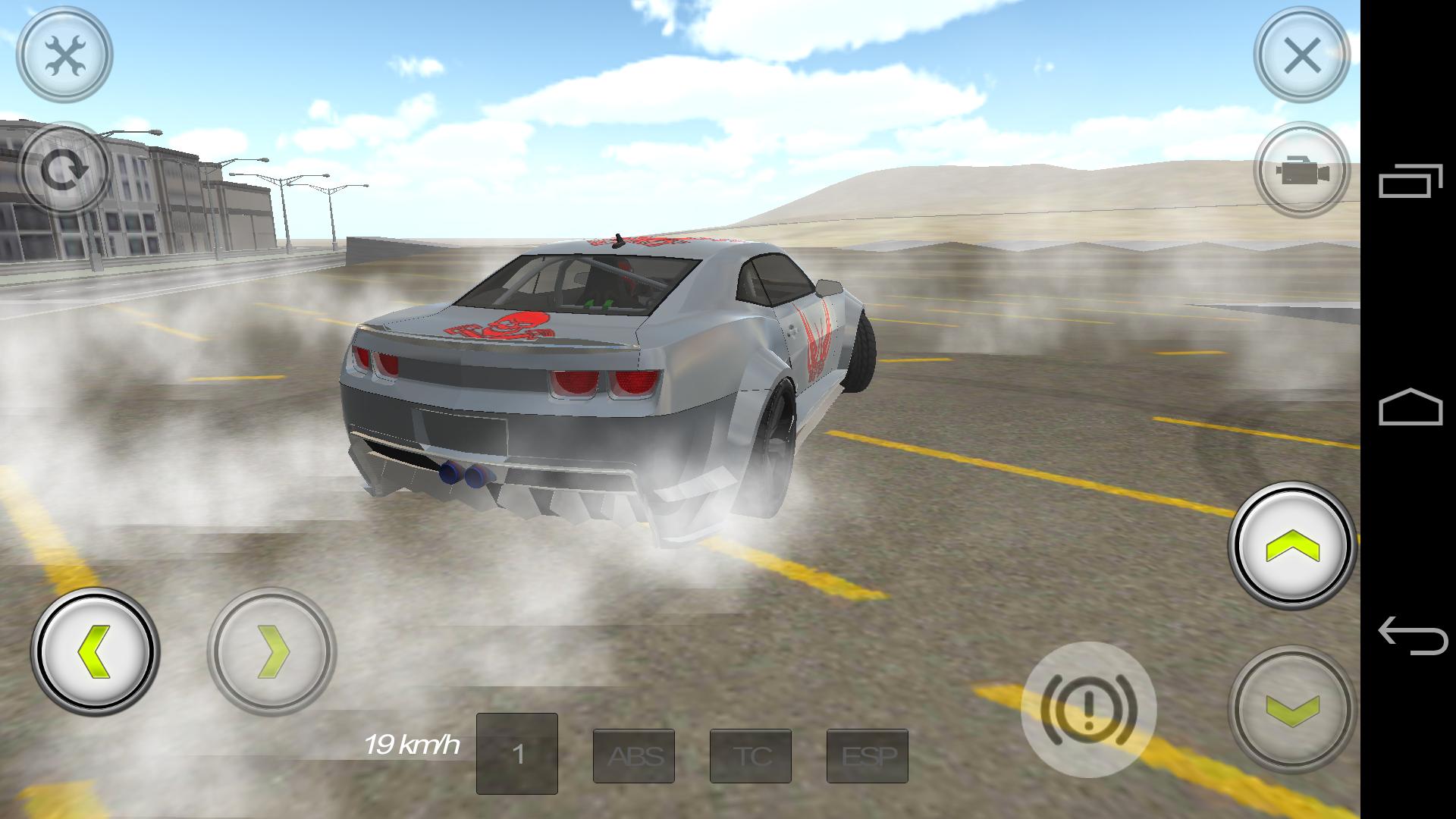The image size is (1456, 819).
Task: Open Android recent apps
Action: pos(1412,182)
